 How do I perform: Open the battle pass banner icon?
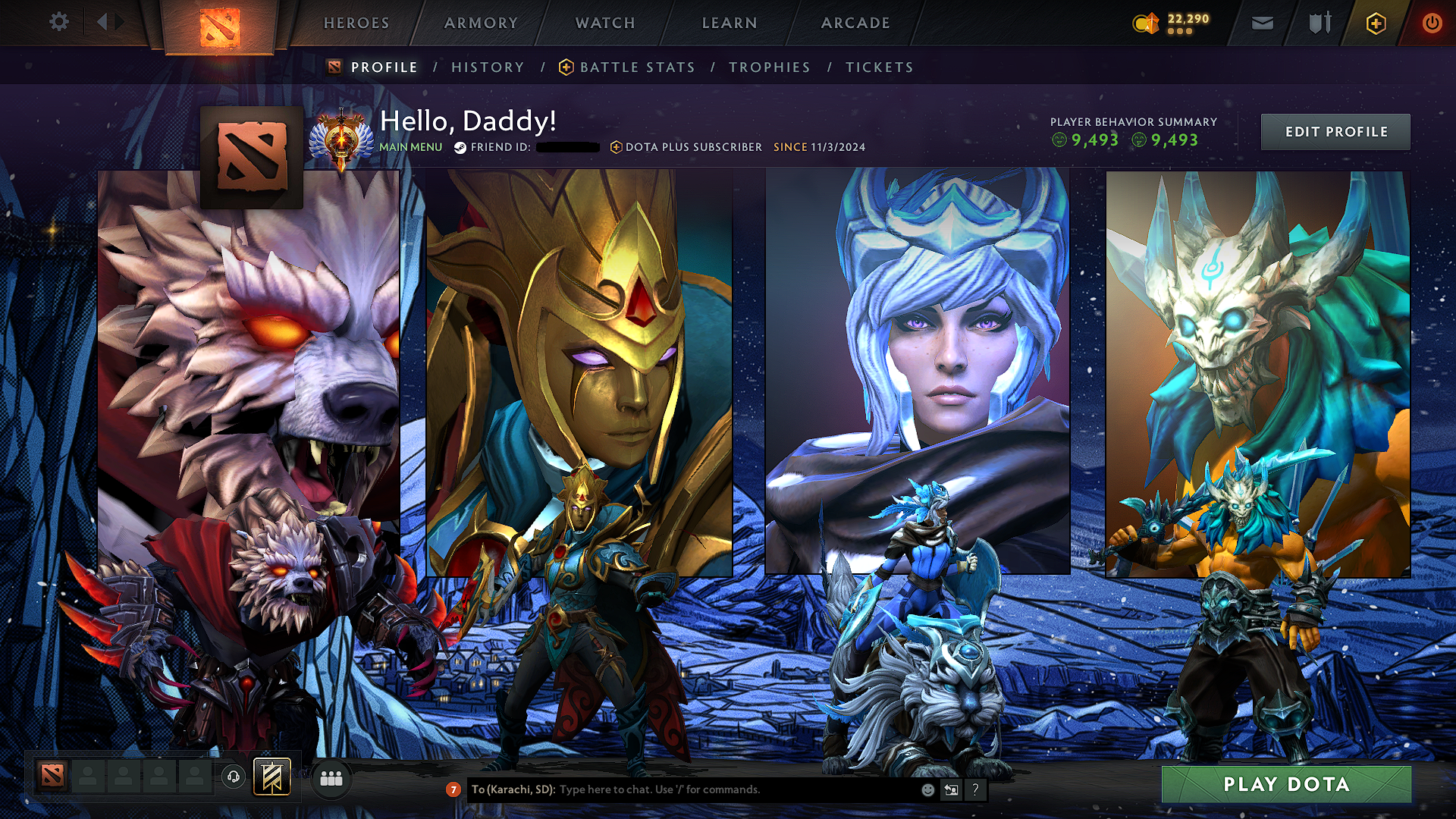(274, 775)
